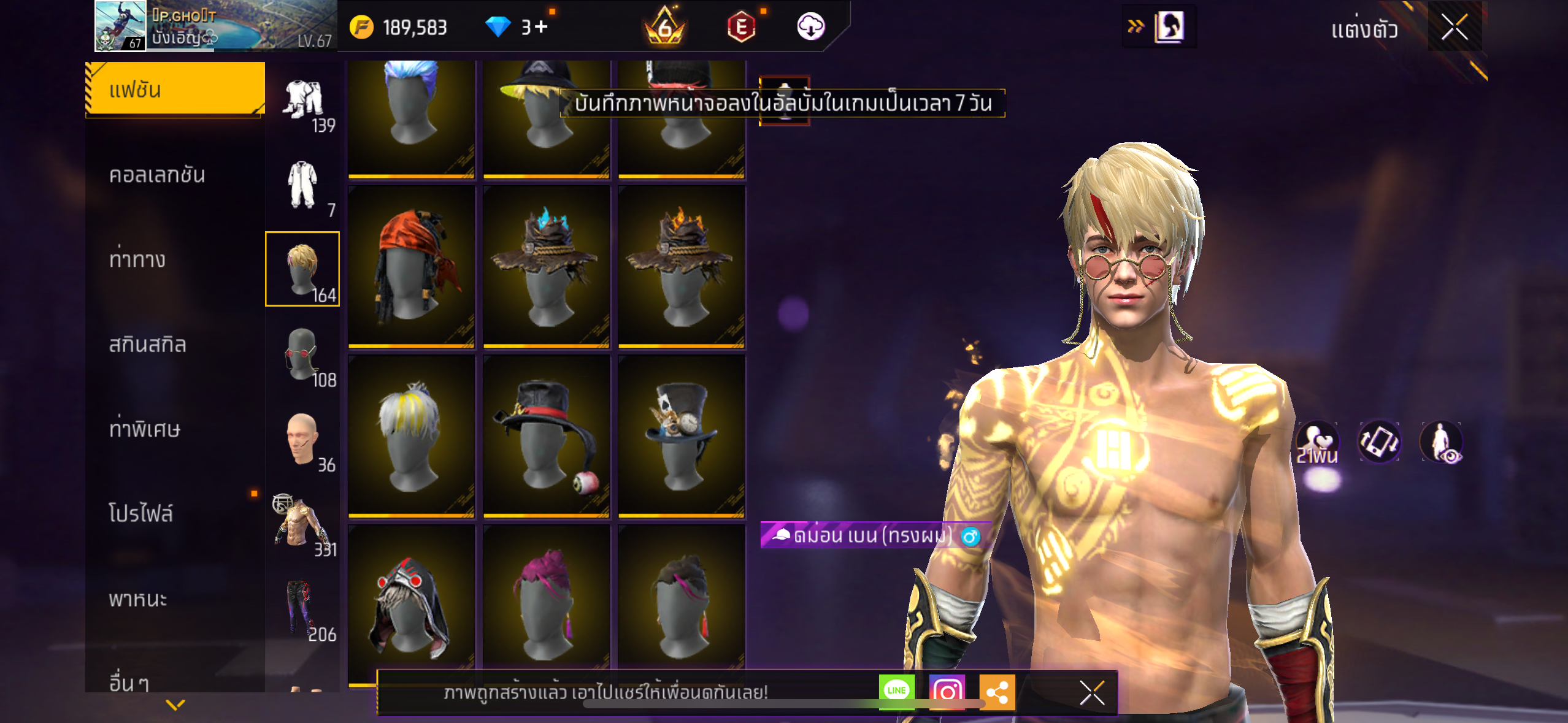1568x723 pixels.
Task: Choose the hairstyle category with 164 items
Action: [x=302, y=269]
